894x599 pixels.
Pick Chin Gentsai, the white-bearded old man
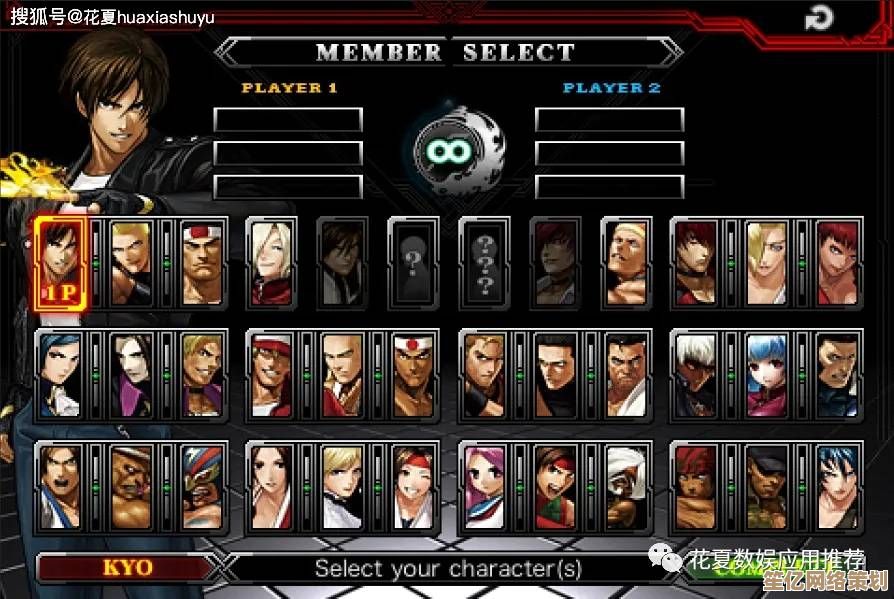coord(626,486)
